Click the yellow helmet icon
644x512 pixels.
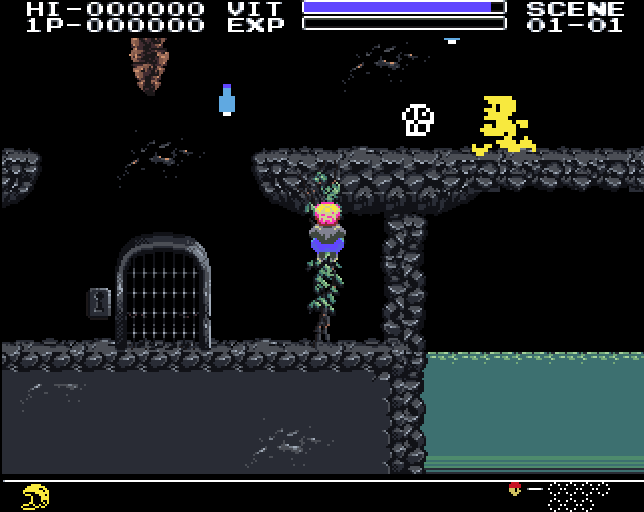pos(36,495)
